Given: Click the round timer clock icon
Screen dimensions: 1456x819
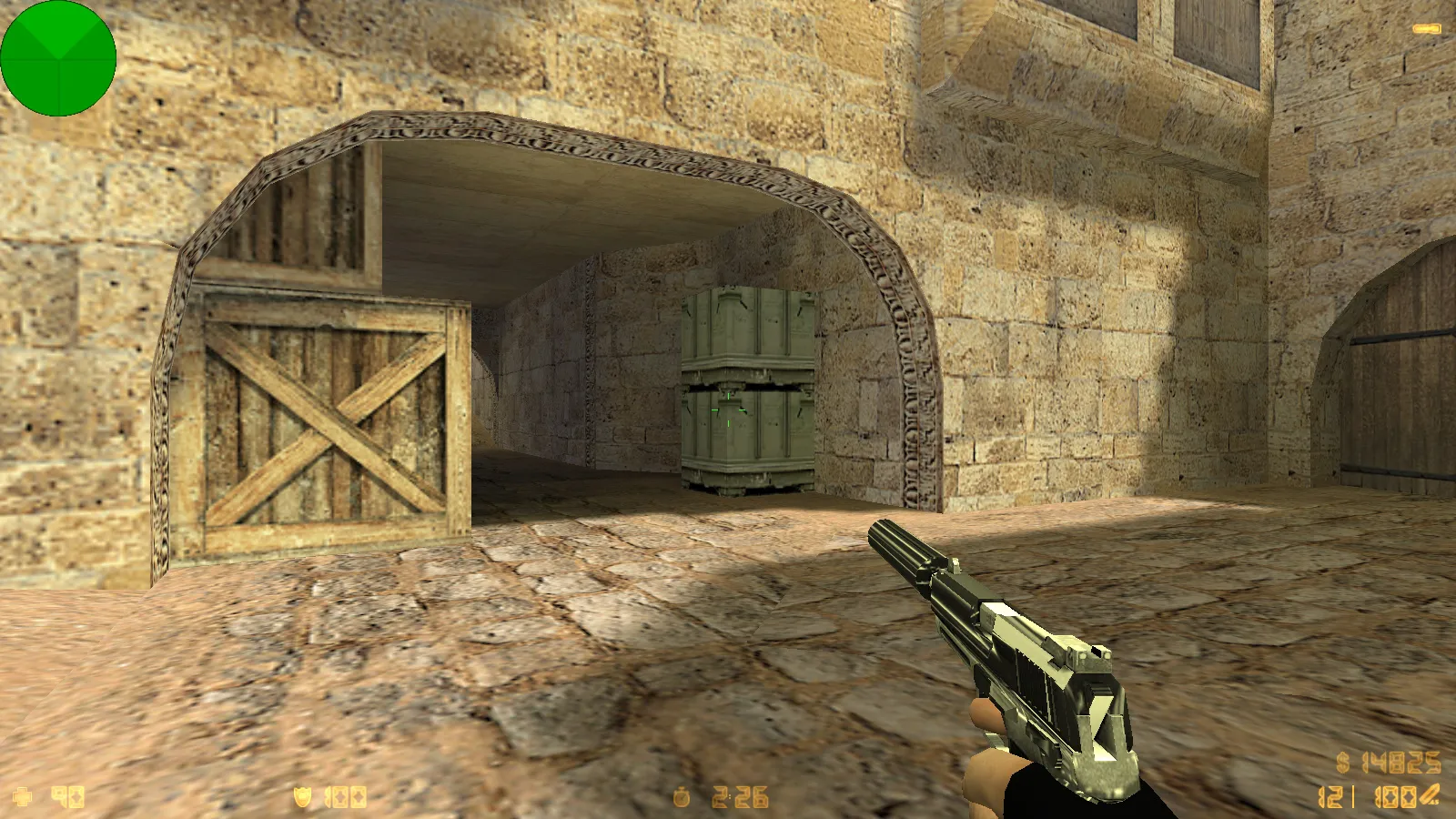Looking at the screenshot, I should tap(681, 798).
